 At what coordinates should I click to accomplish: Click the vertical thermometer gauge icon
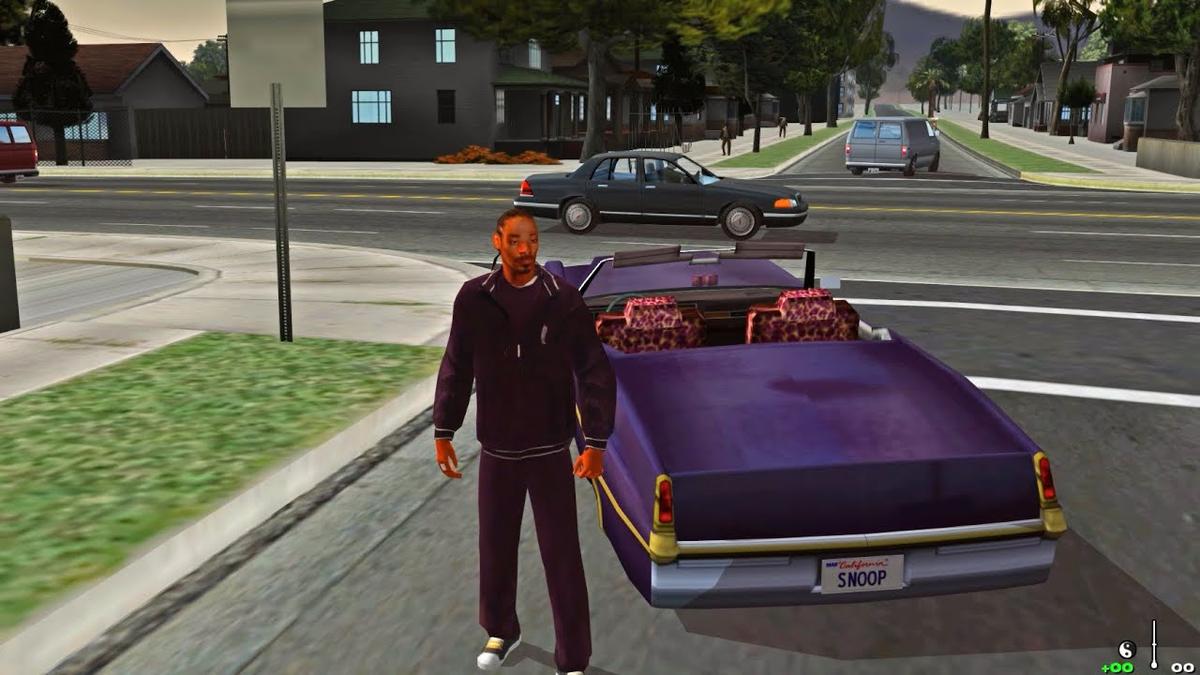pos(1154,643)
